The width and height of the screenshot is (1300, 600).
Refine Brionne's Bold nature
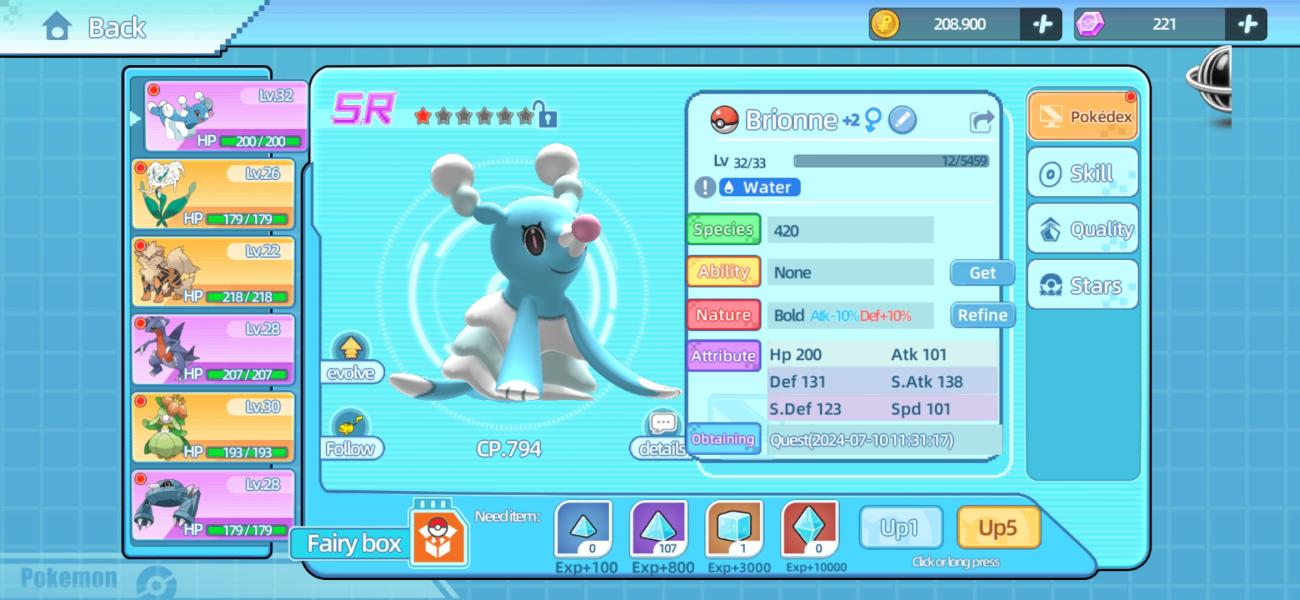coord(982,315)
